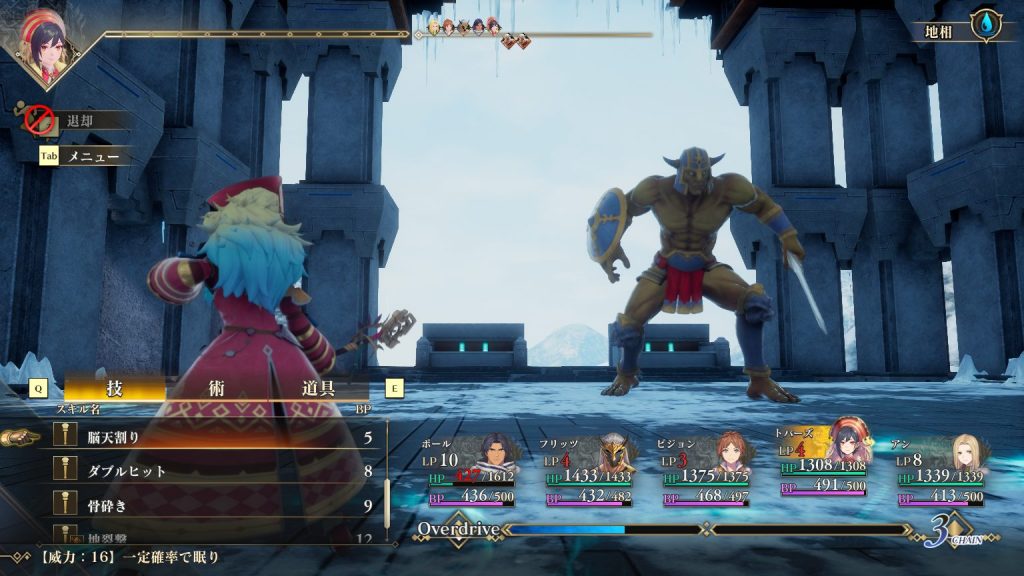
Task: Open the メニュー menu
Action: point(92,156)
